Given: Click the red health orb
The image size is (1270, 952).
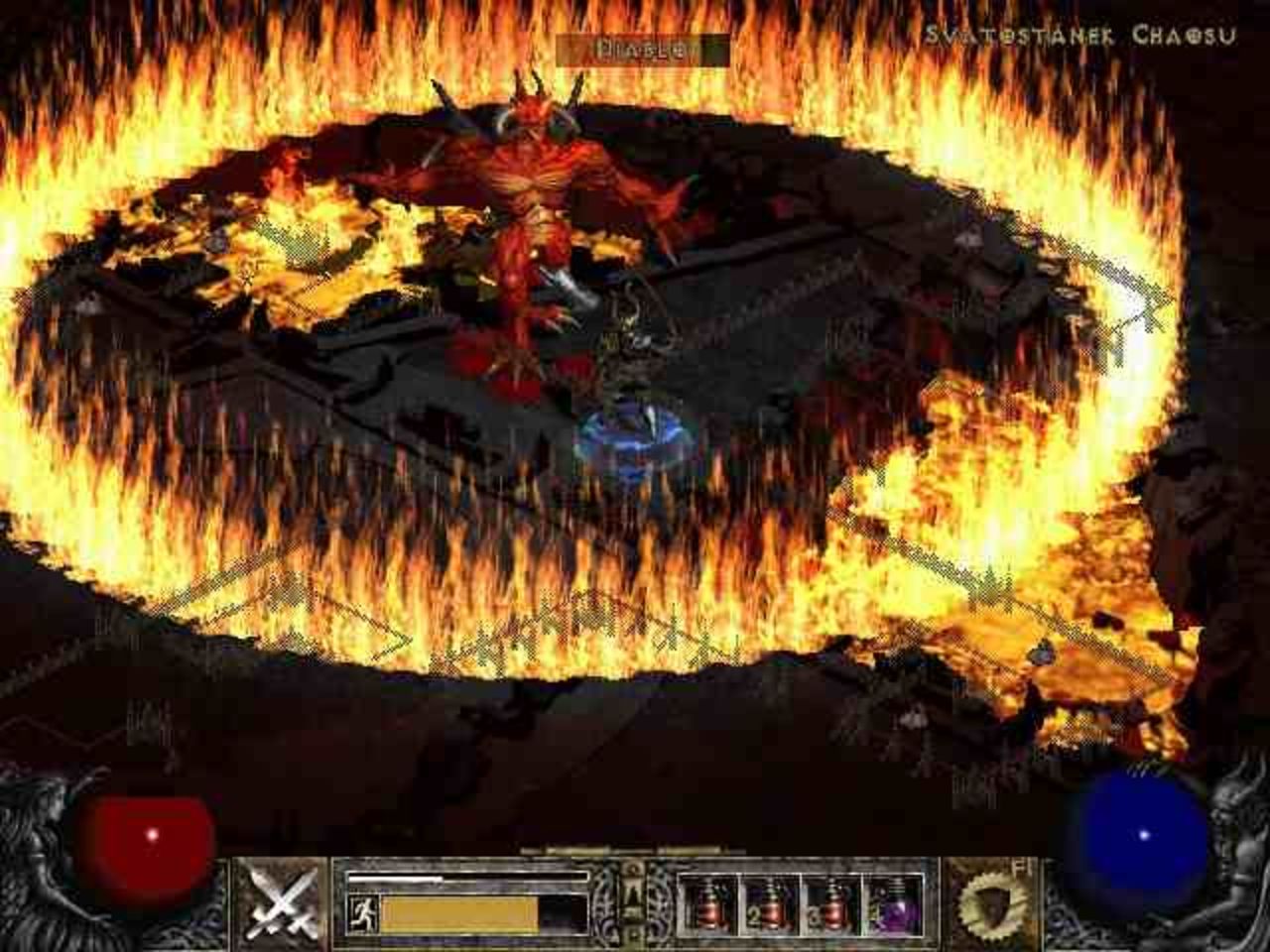Looking at the screenshot, I should click(149, 836).
